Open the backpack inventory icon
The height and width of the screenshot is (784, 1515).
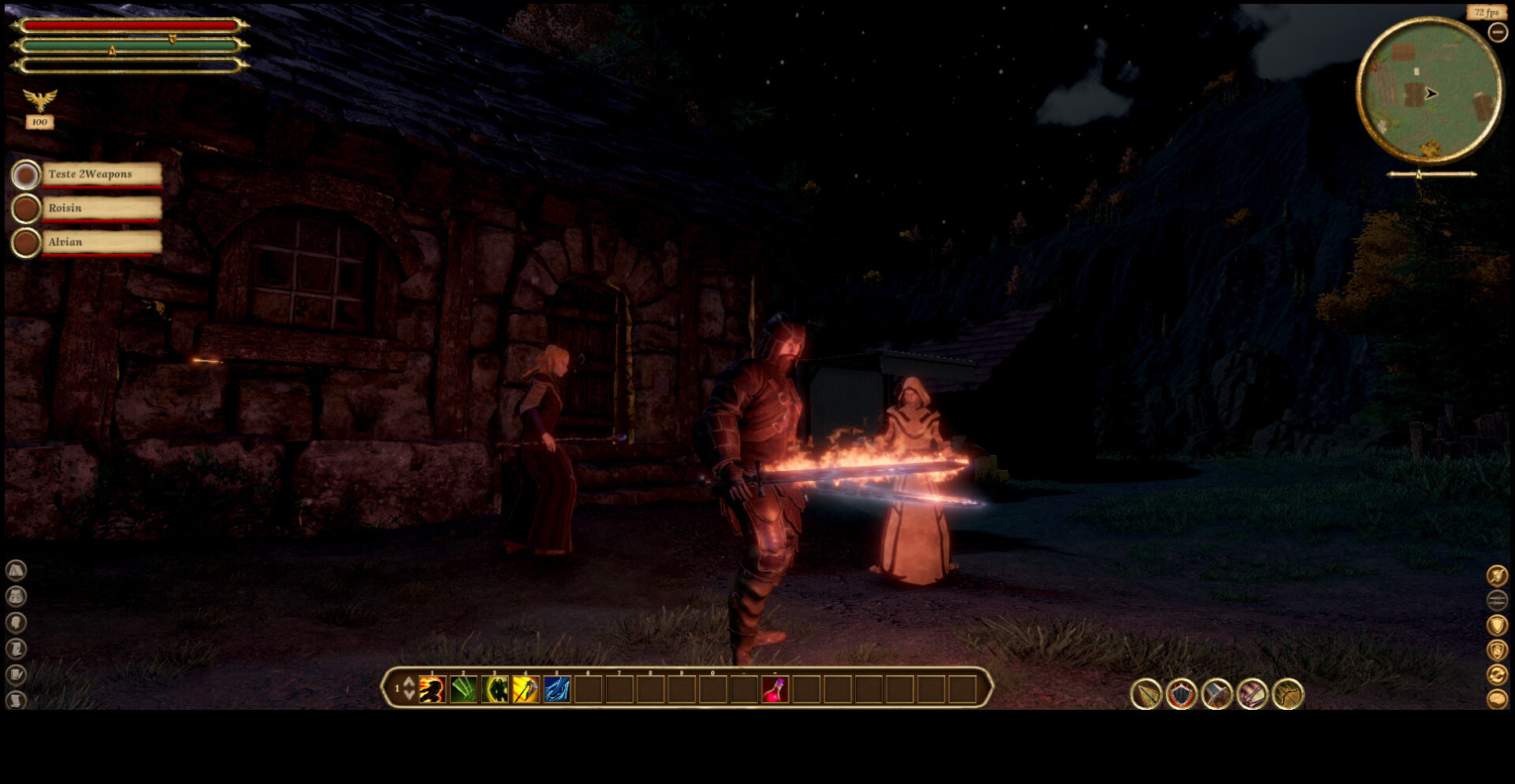pyautogui.click(x=16, y=596)
